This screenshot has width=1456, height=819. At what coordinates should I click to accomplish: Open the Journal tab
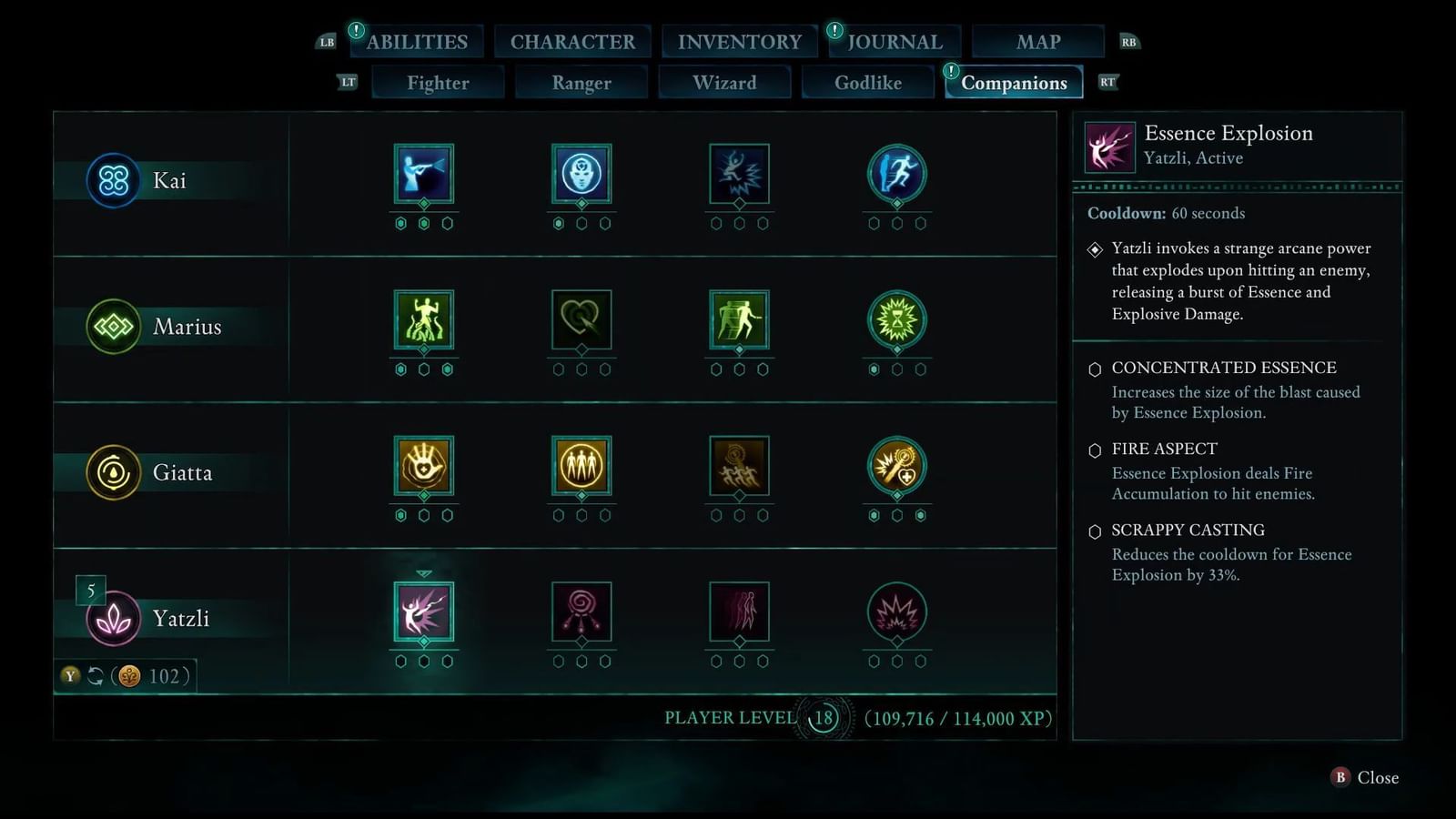[895, 41]
